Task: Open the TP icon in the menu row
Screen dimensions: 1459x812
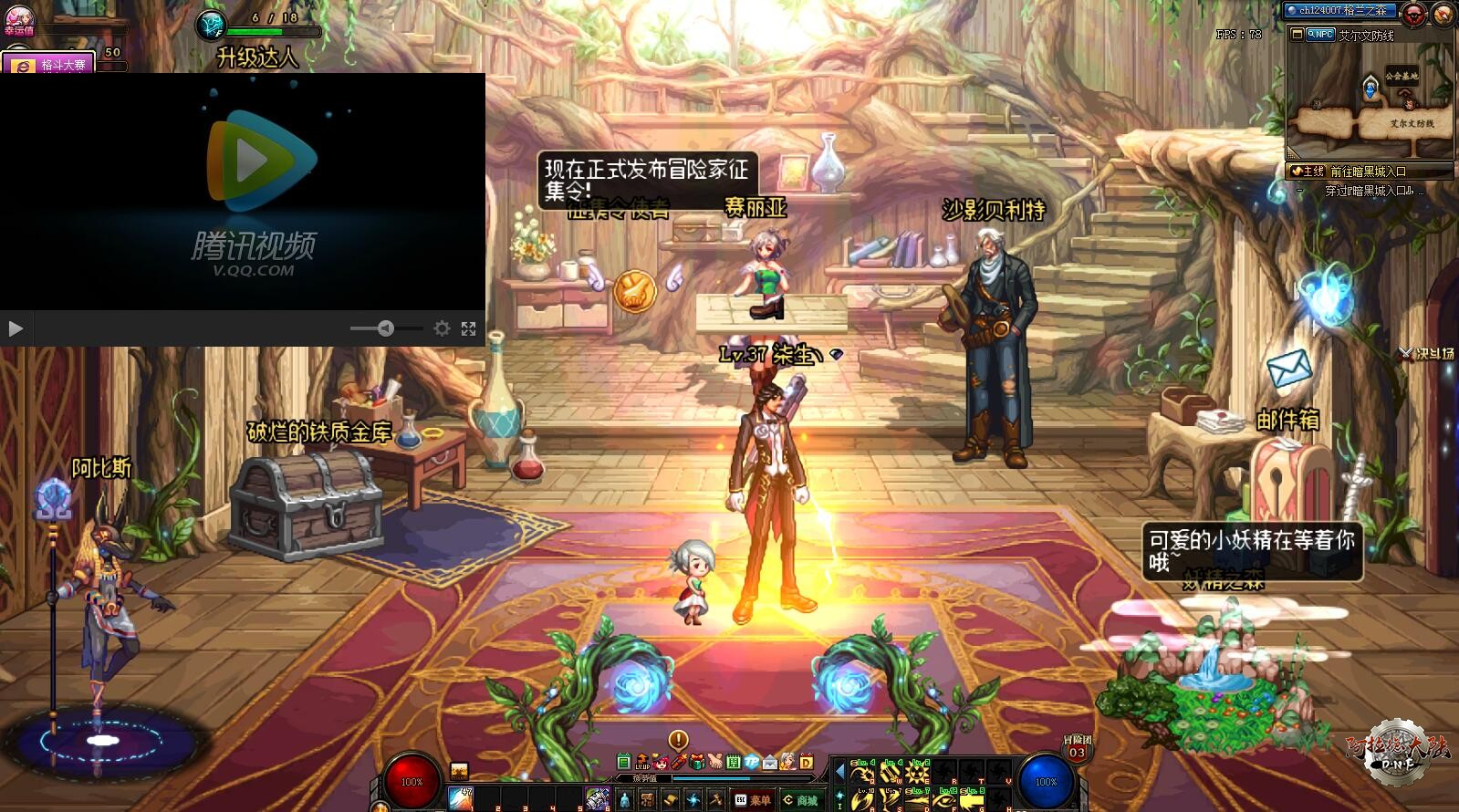Action: pyautogui.click(x=752, y=762)
